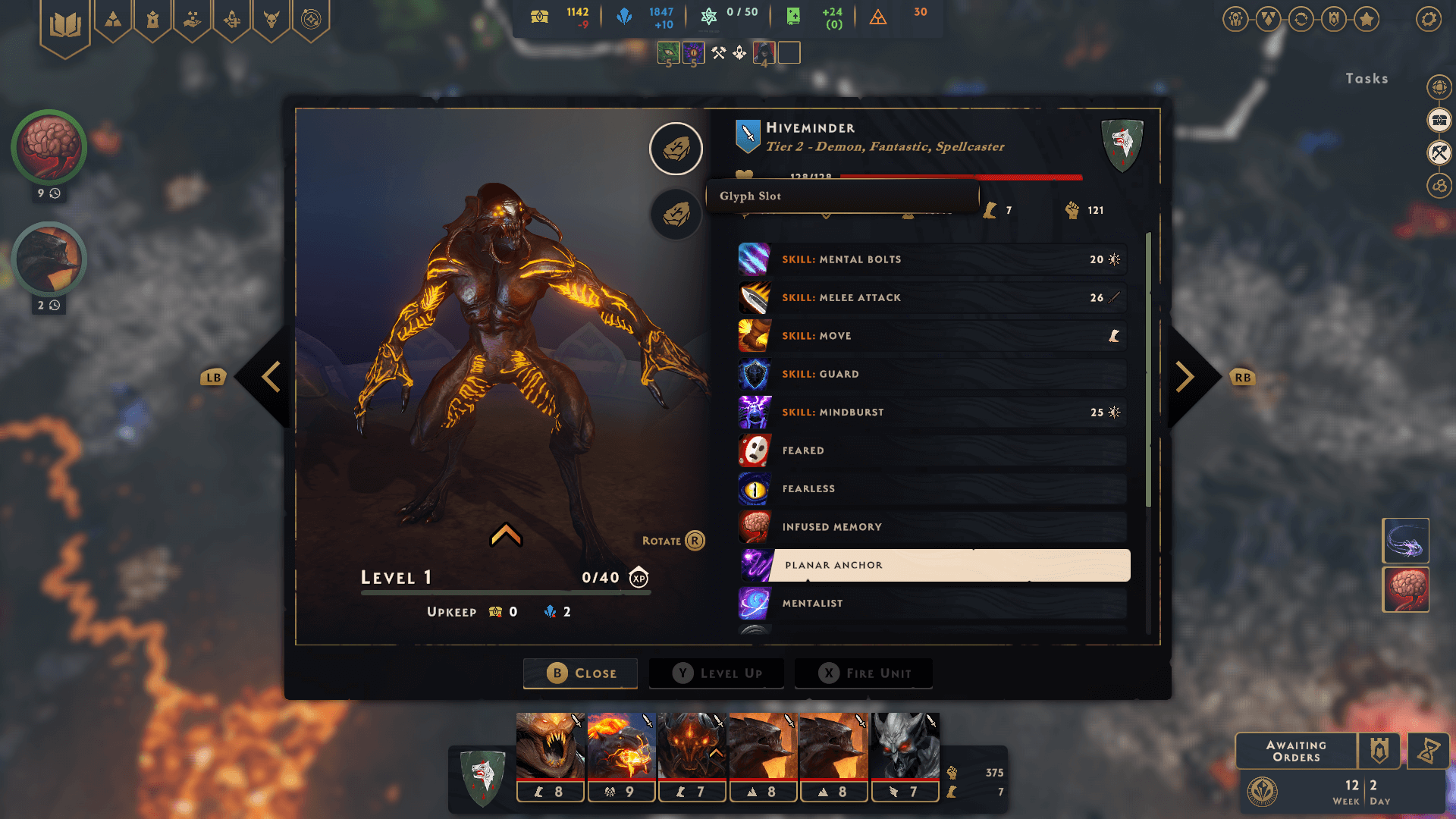Close the Hiveminder unit panel
This screenshot has height=819, width=1456.
click(x=580, y=673)
